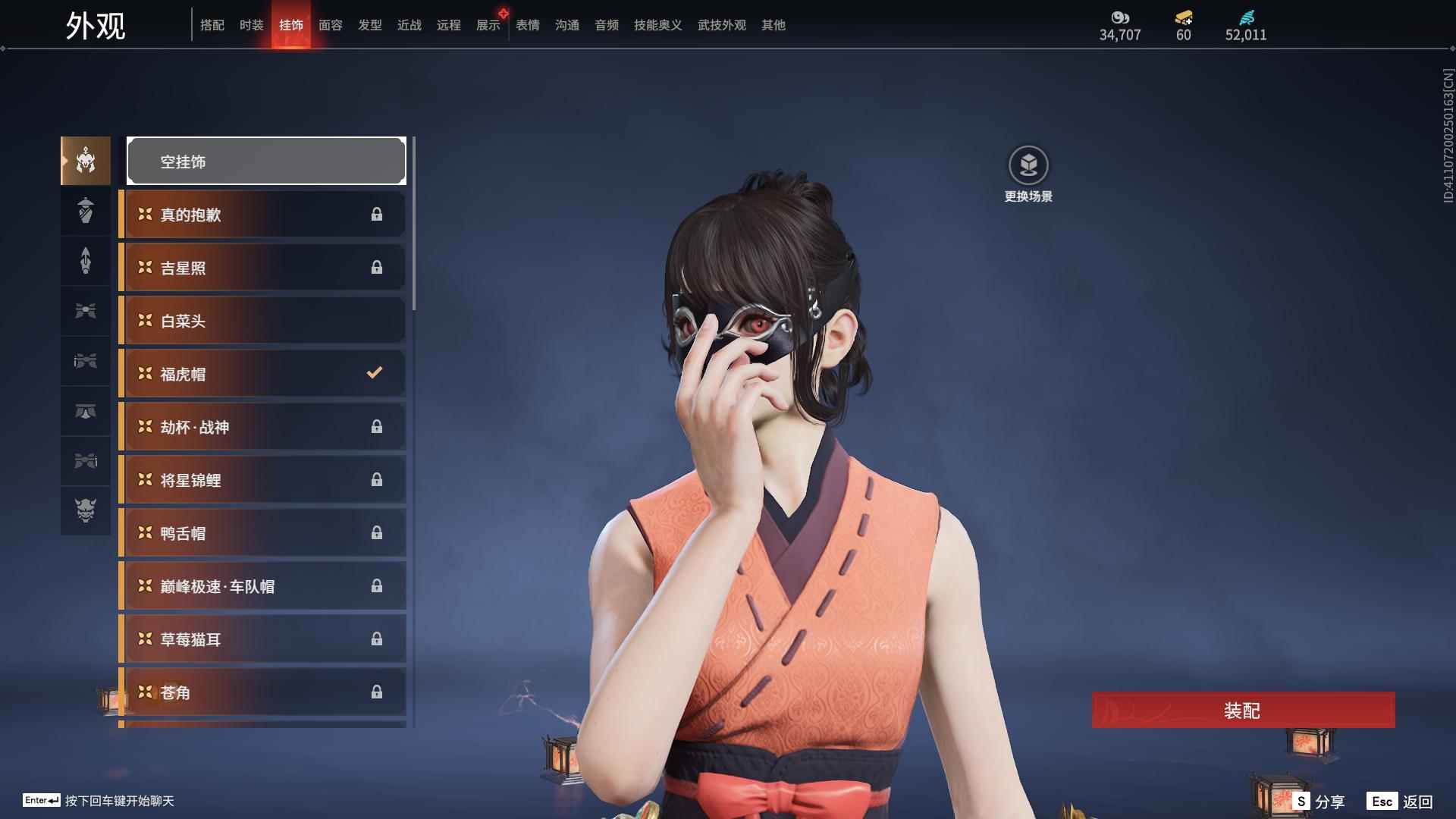Select the head ornament category icon
The height and width of the screenshot is (819, 1456).
pyautogui.click(x=85, y=160)
